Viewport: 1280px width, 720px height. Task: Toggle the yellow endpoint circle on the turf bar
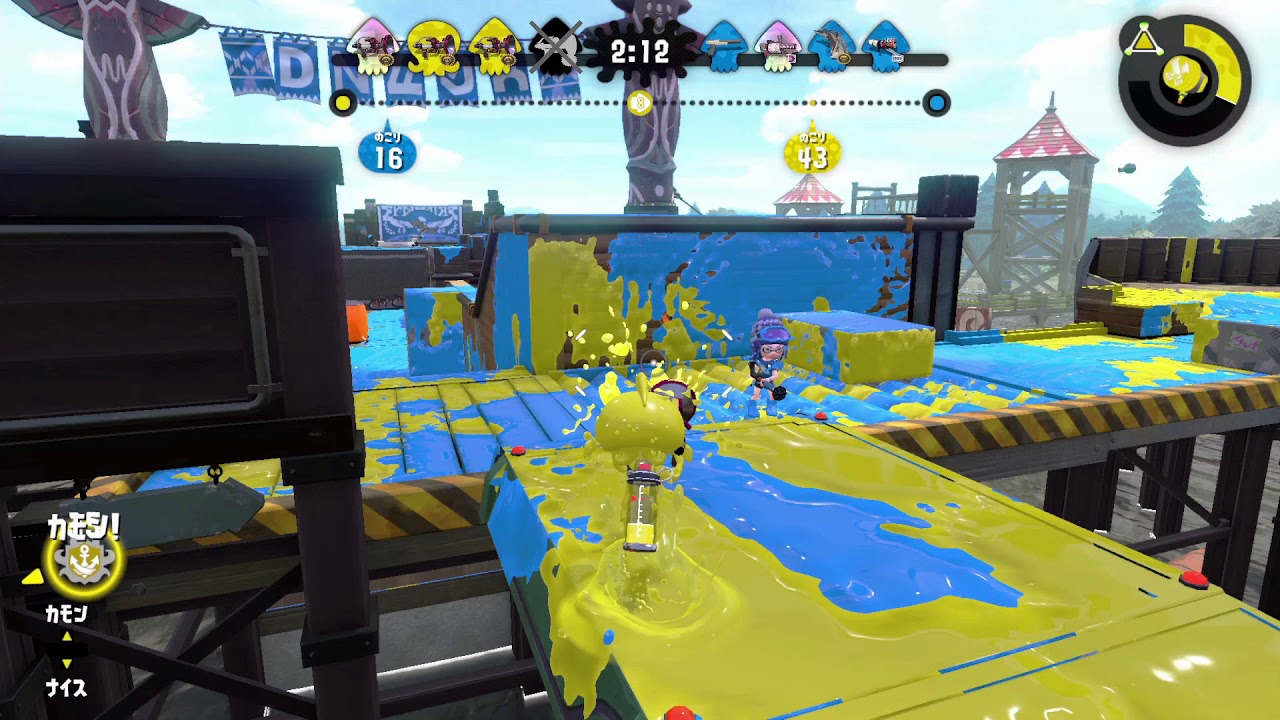(x=344, y=104)
